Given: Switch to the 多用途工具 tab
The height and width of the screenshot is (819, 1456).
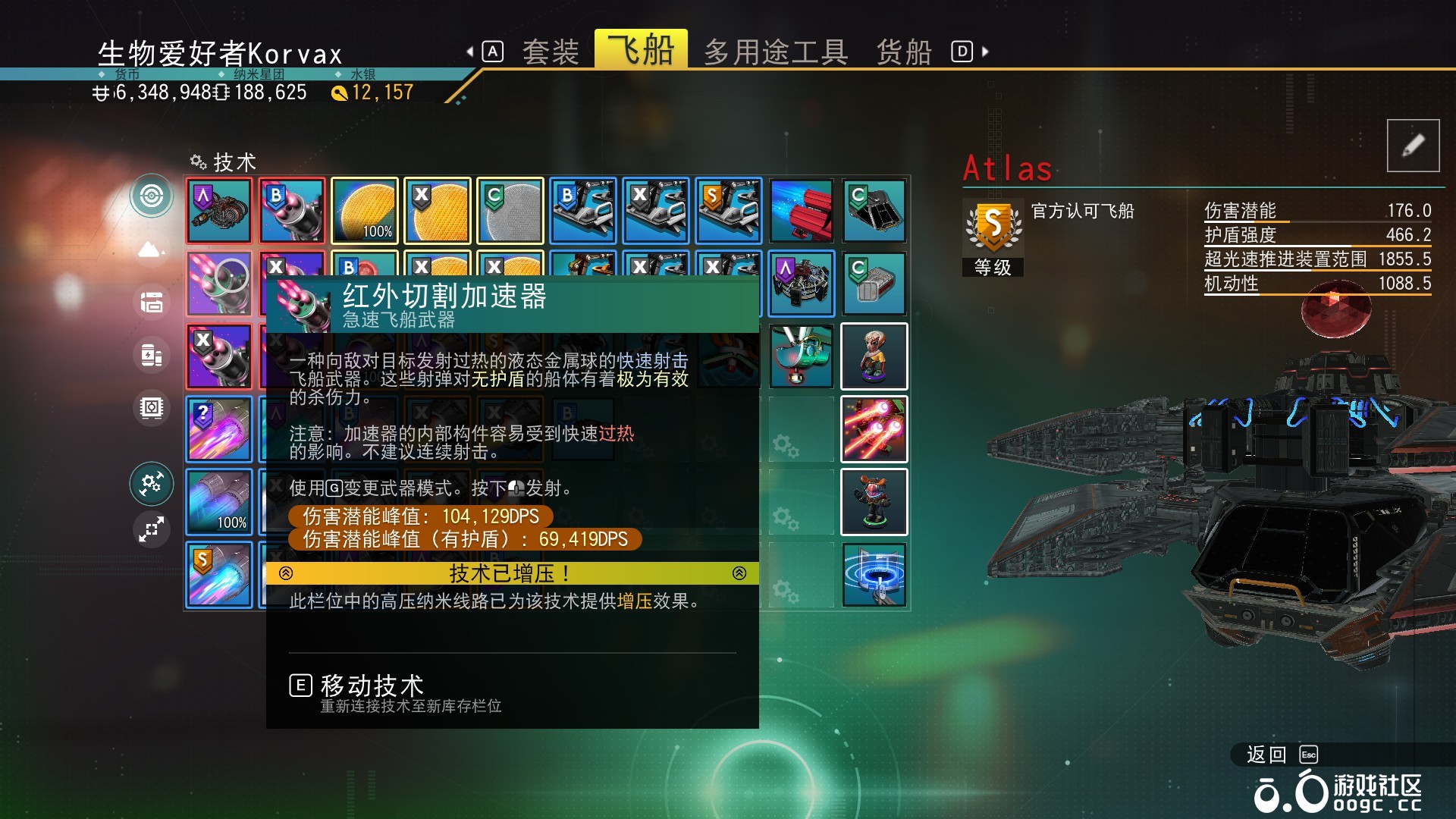Looking at the screenshot, I should [x=776, y=51].
